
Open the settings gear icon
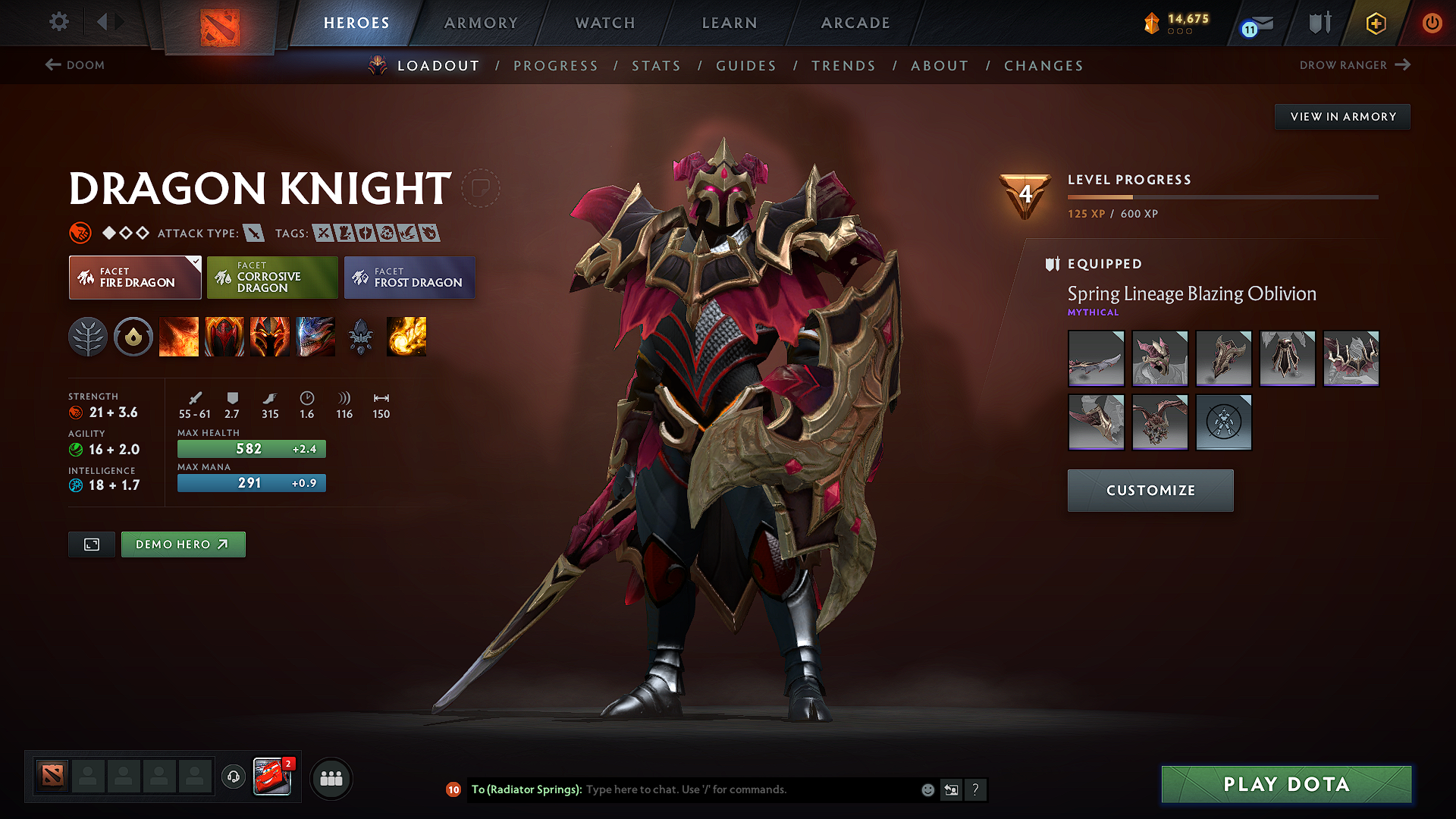pyautogui.click(x=58, y=22)
